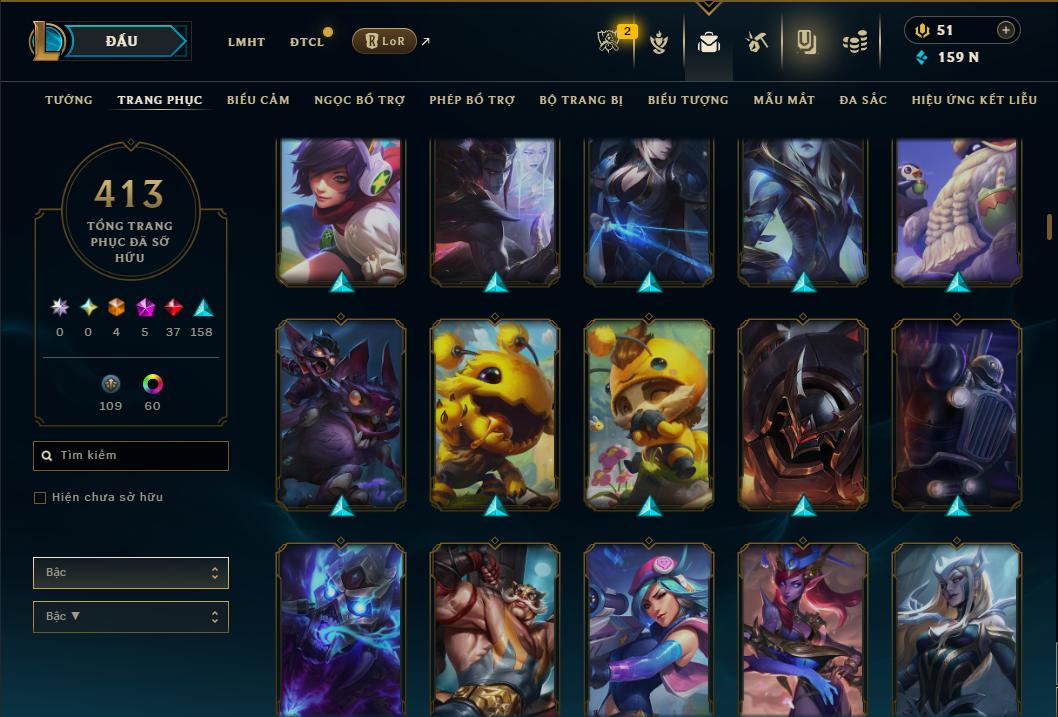
Task: Go to the PHÉP BỔ TRỢ tab
Action: pos(472,100)
